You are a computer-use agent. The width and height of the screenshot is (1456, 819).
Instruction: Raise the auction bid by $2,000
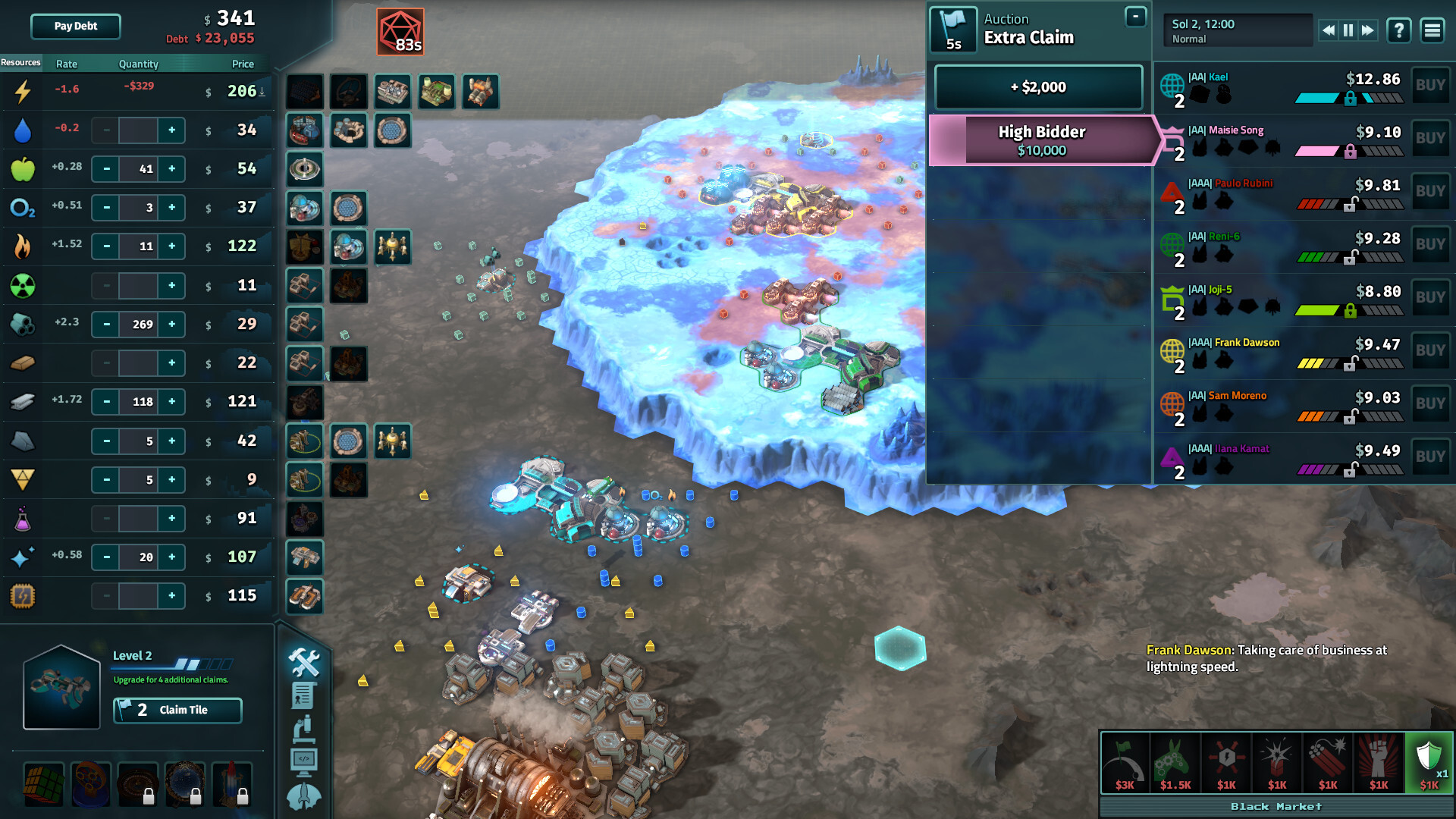(x=1040, y=87)
